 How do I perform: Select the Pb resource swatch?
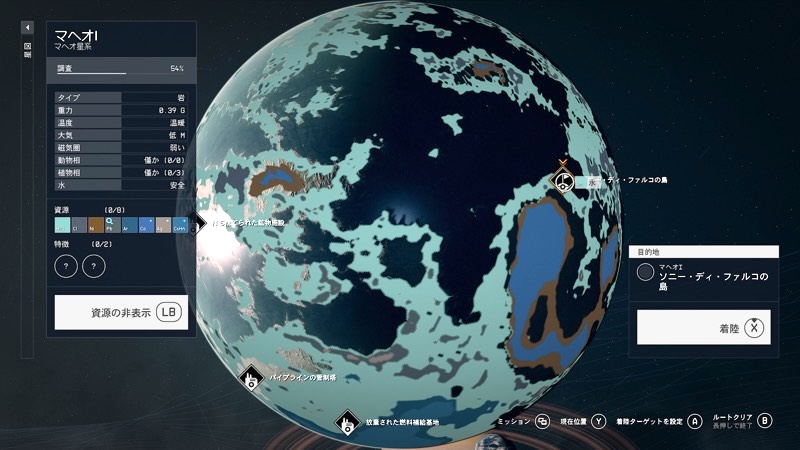pyautogui.click(x=113, y=225)
